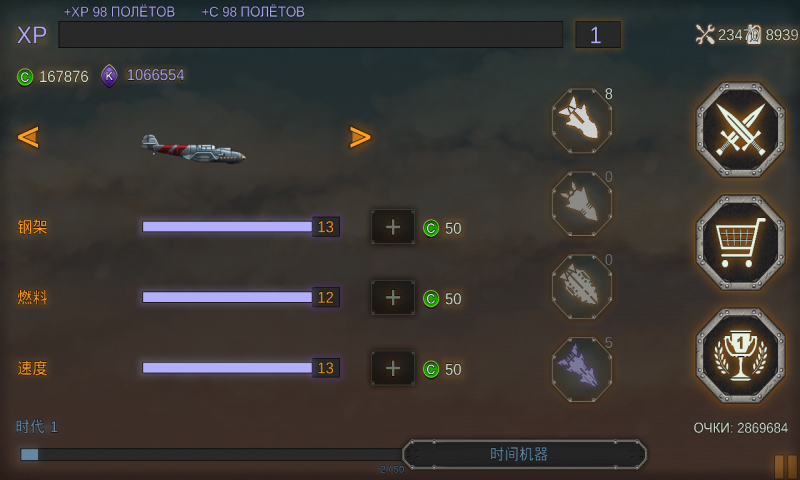Upgrade 燃料 with its plus button
This screenshot has width=800, height=480.
click(x=393, y=297)
